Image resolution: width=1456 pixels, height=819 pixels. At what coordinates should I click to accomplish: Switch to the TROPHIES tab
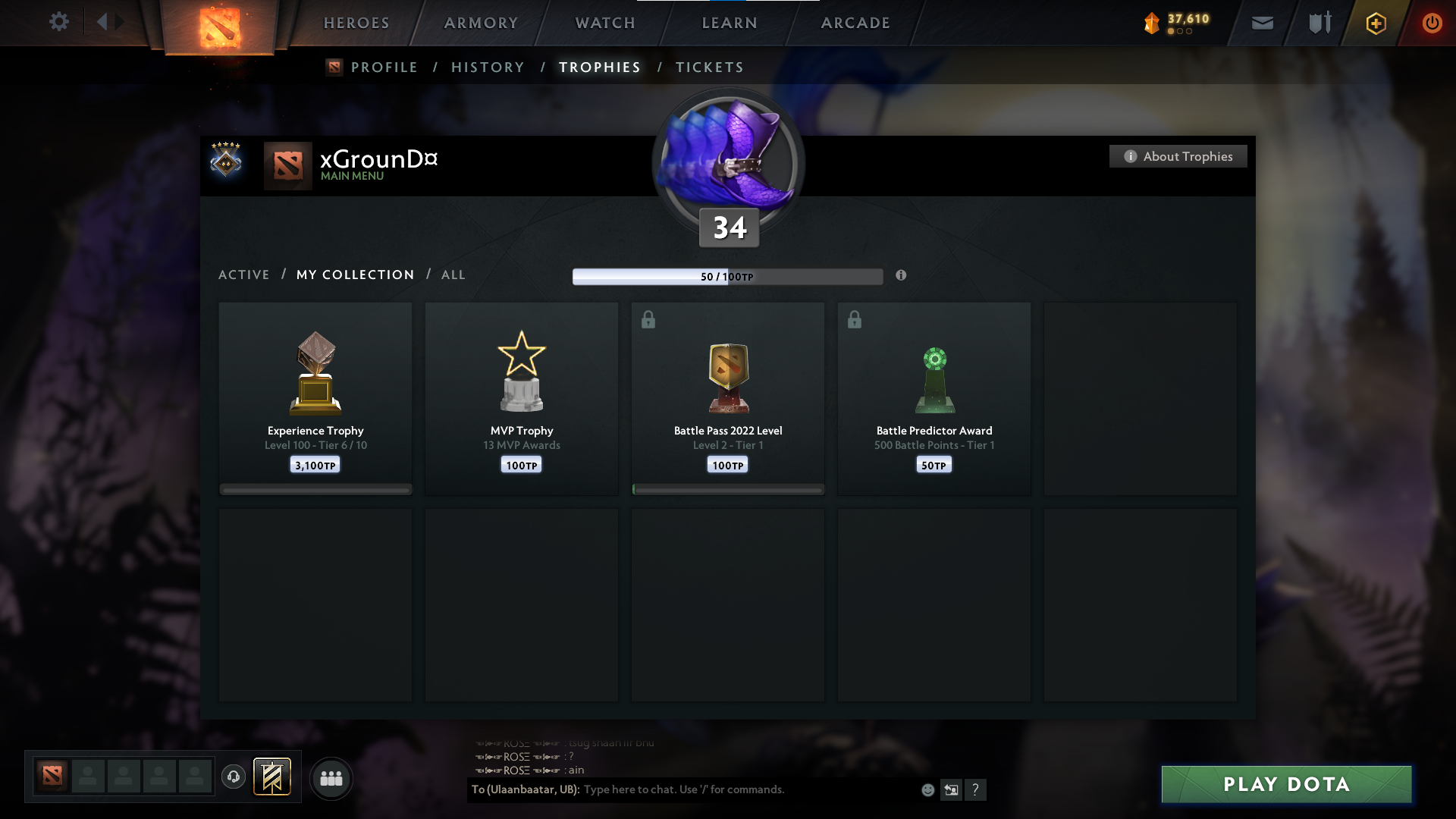pyautogui.click(x=599, y=67)
